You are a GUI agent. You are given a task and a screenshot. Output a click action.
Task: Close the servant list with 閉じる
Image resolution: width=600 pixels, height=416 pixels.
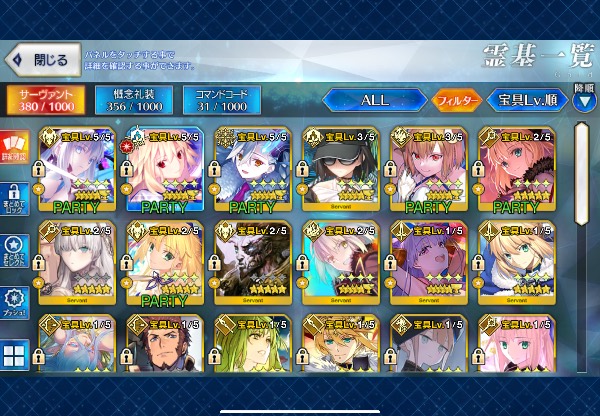tap(40, 60)
